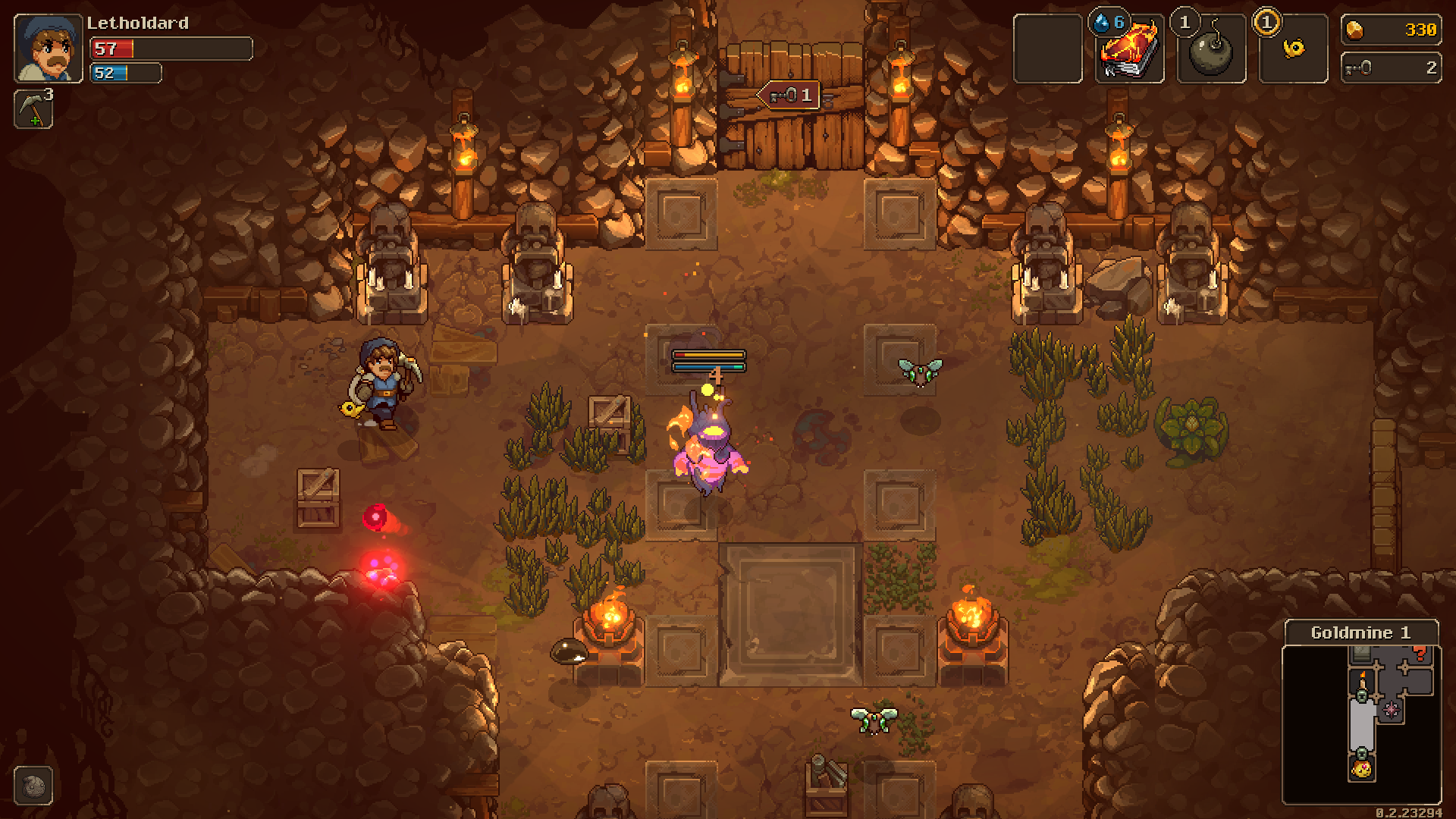Screen dimensions: 1456x819
Task: Click the Goldmine 1 title banner
Action: pos(1361,632)
